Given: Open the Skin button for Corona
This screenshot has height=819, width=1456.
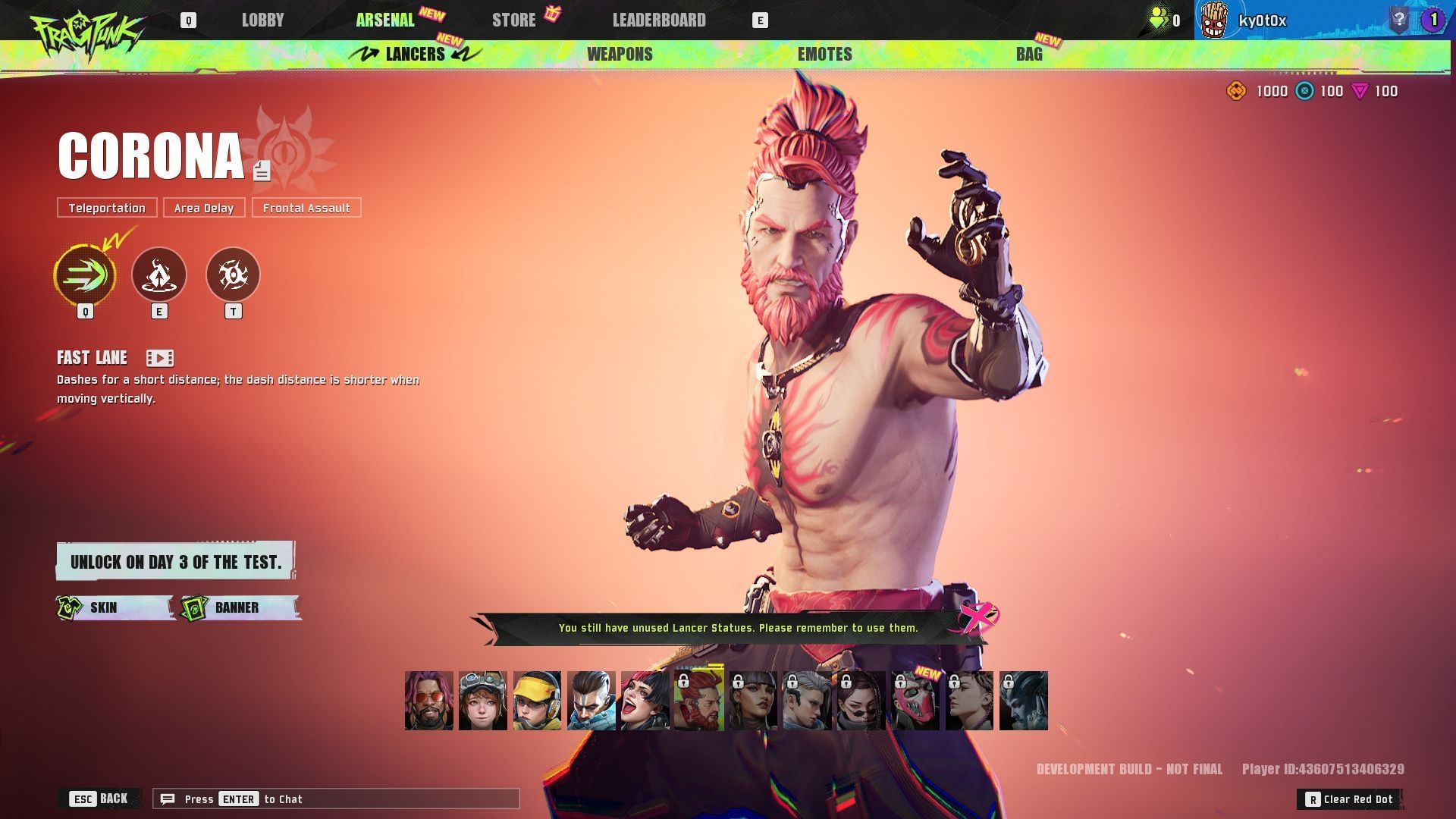Looking at the screenshot, I should point(115,607).
